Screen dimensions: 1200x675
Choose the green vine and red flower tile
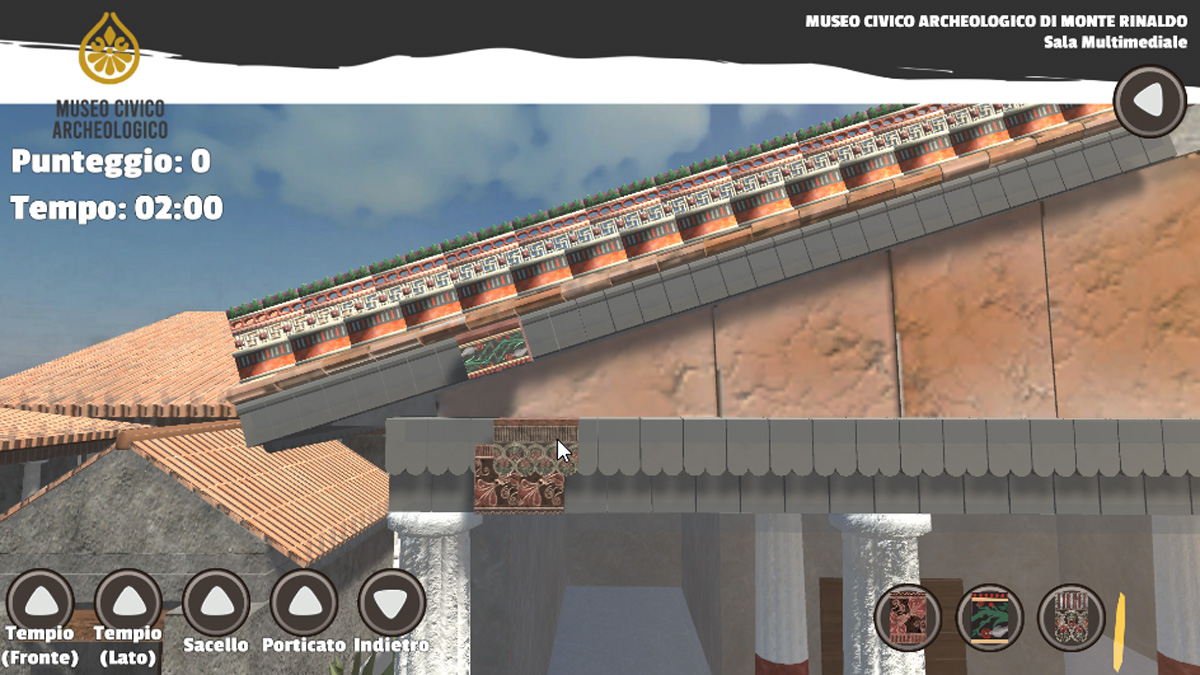click(x=990, y=617)
